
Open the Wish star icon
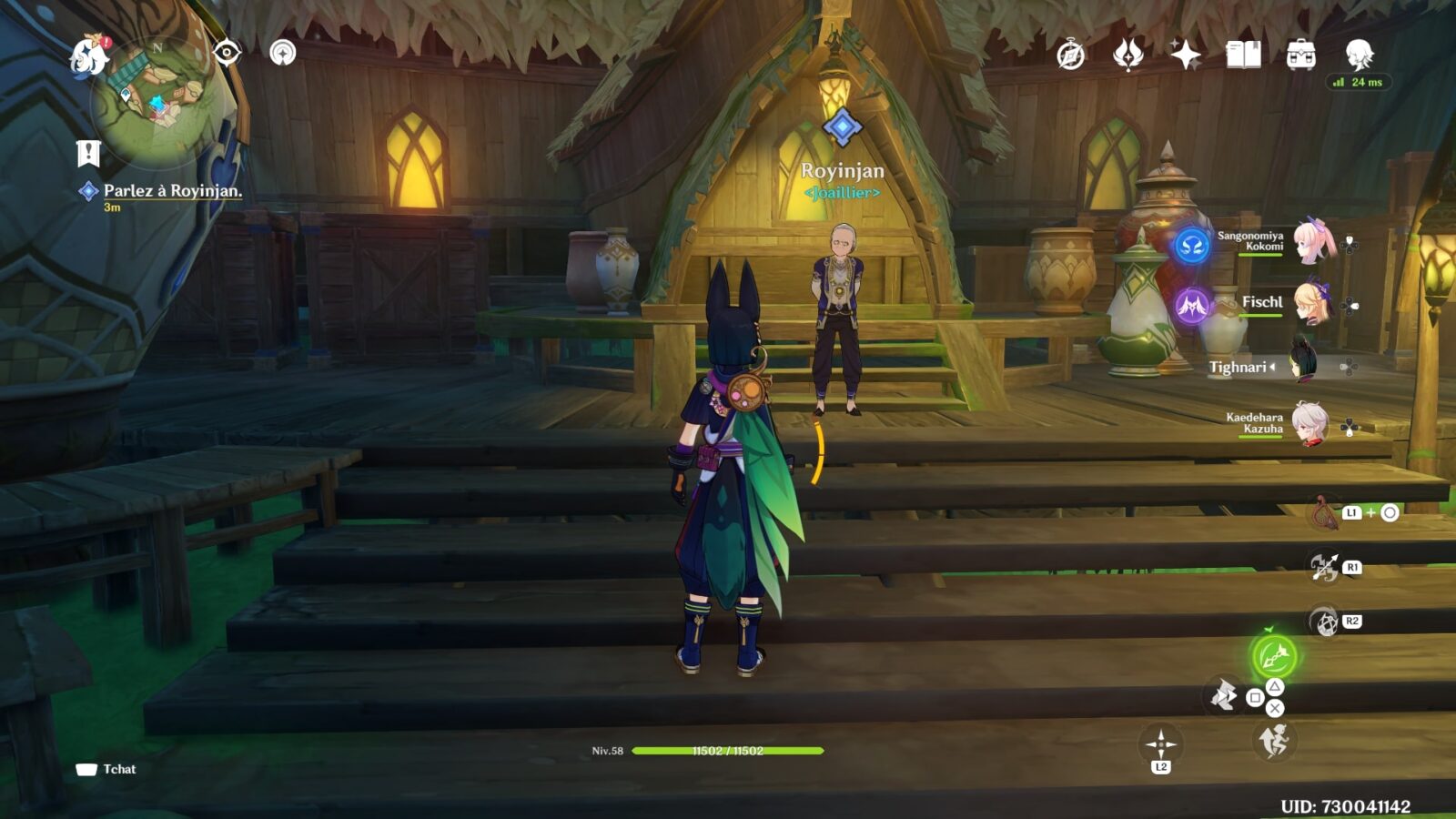[x=1185, y=55]
